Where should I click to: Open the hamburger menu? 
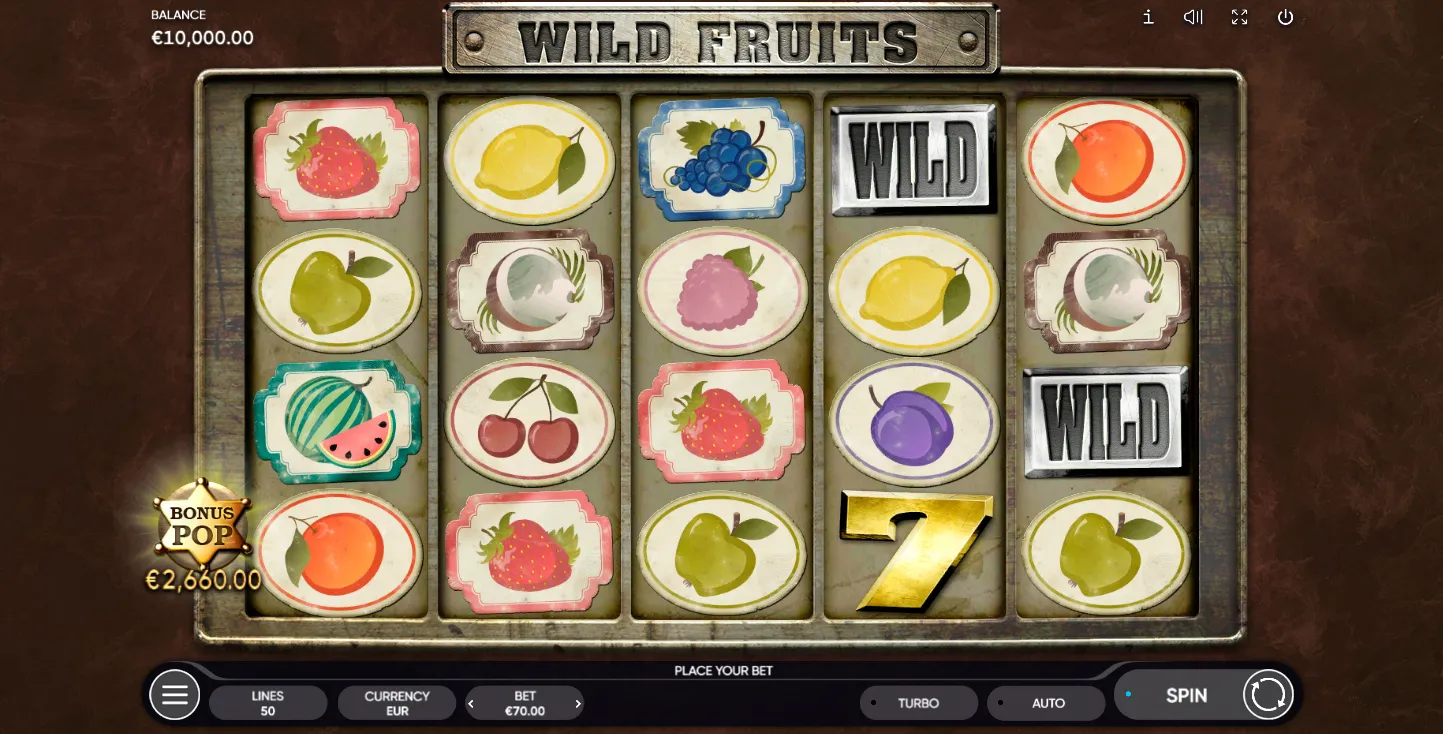tap(175, 695)
